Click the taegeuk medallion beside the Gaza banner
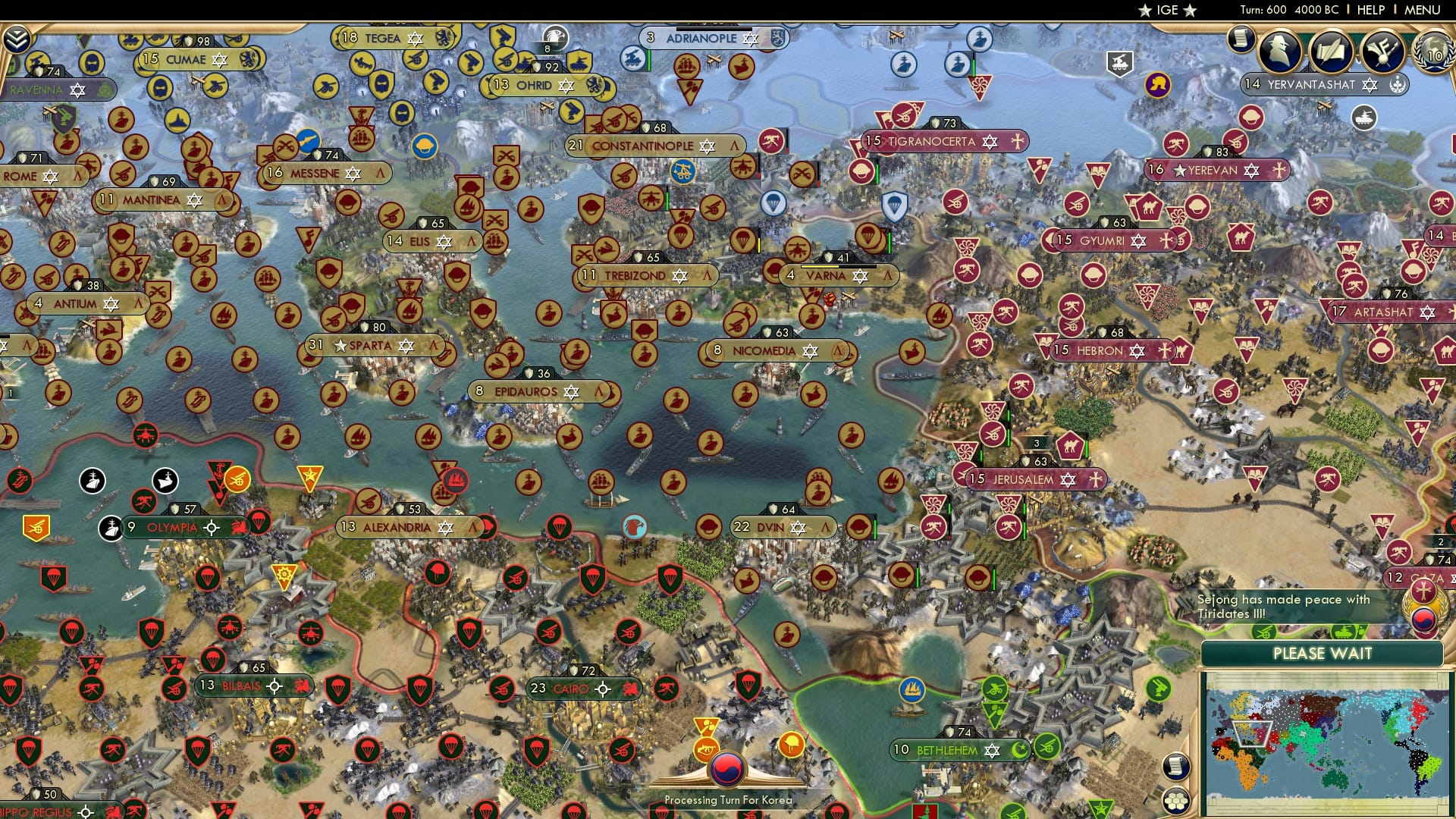This screenshot has height=819, width=1456. pyautogui.click(x=1423, y=621)
